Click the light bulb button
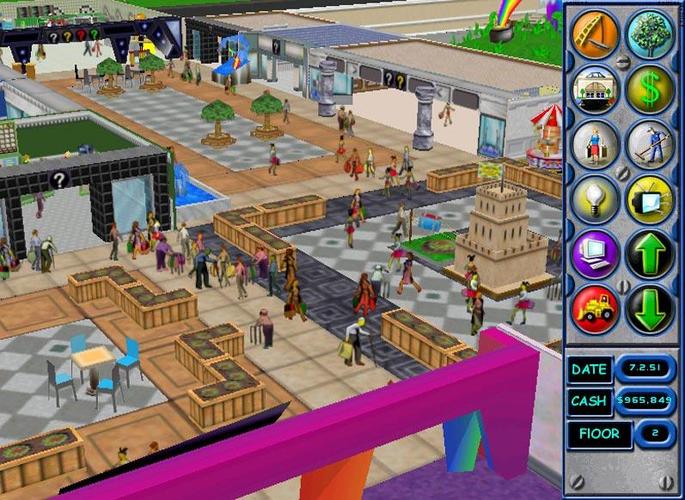This screenshot has width=685, height=500. (x=595, y=199)
